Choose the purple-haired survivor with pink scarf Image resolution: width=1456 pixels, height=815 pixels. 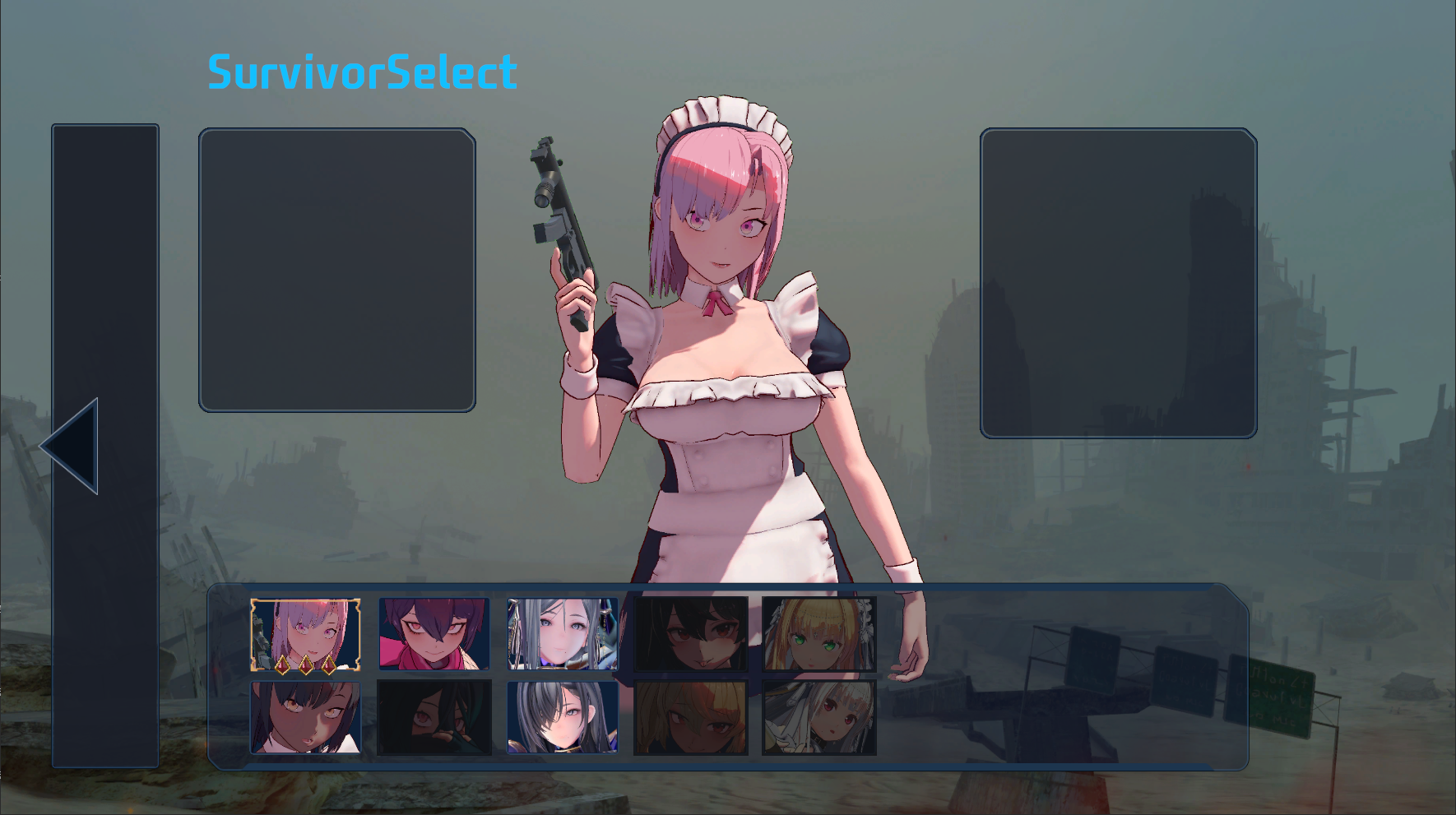point(434,634)
